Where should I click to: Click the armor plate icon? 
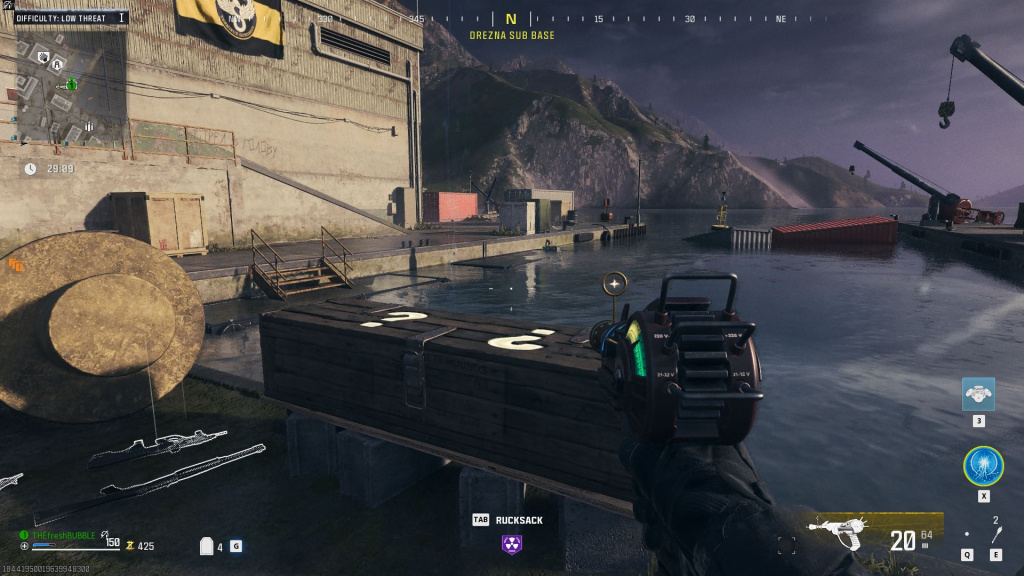pos(208,546)
